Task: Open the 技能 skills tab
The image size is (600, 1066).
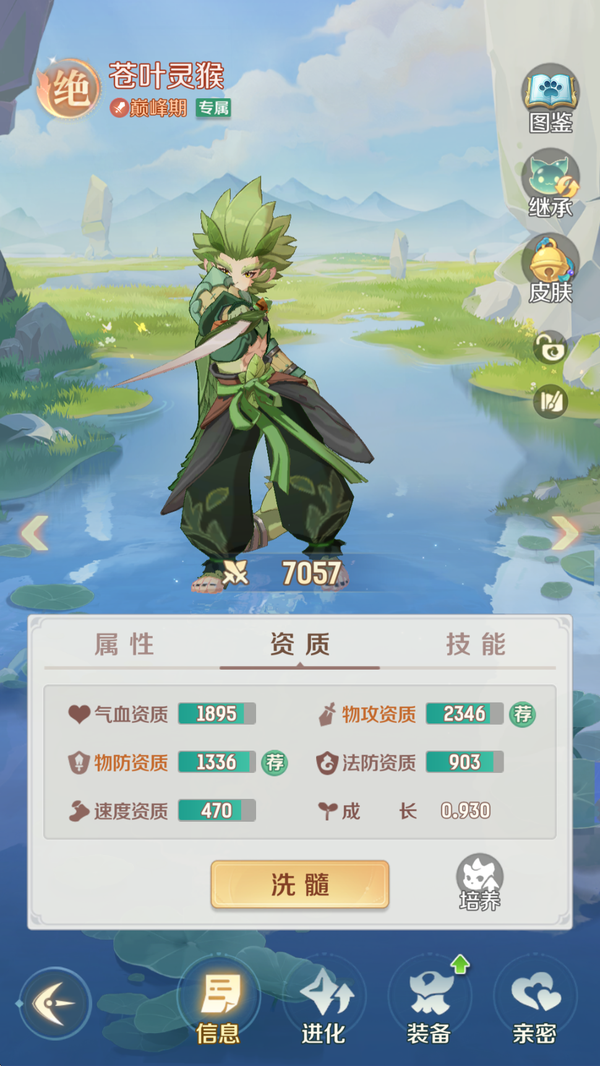Action: [475, 645]
